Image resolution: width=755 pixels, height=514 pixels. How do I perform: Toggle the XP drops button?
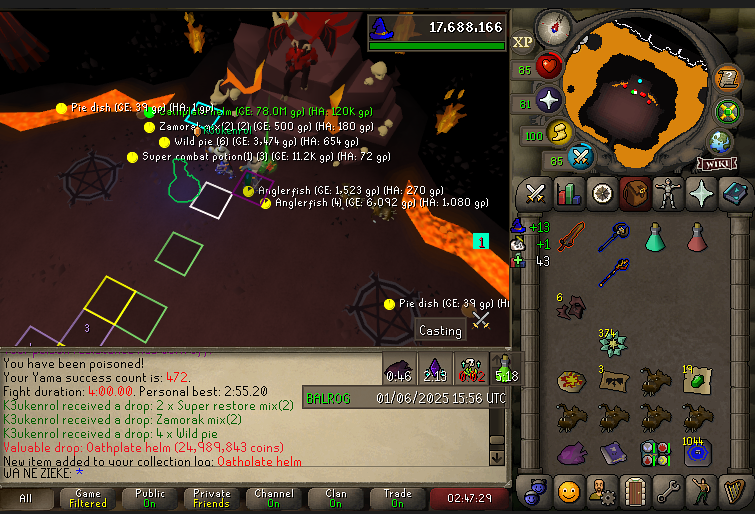tap(522, 42)
